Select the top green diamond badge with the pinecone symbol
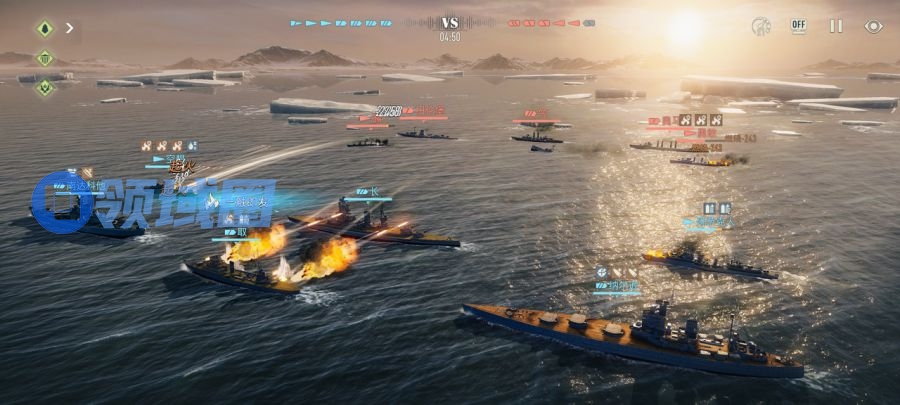Viewport: 900px width, 405px height. (x=44, y=28)
